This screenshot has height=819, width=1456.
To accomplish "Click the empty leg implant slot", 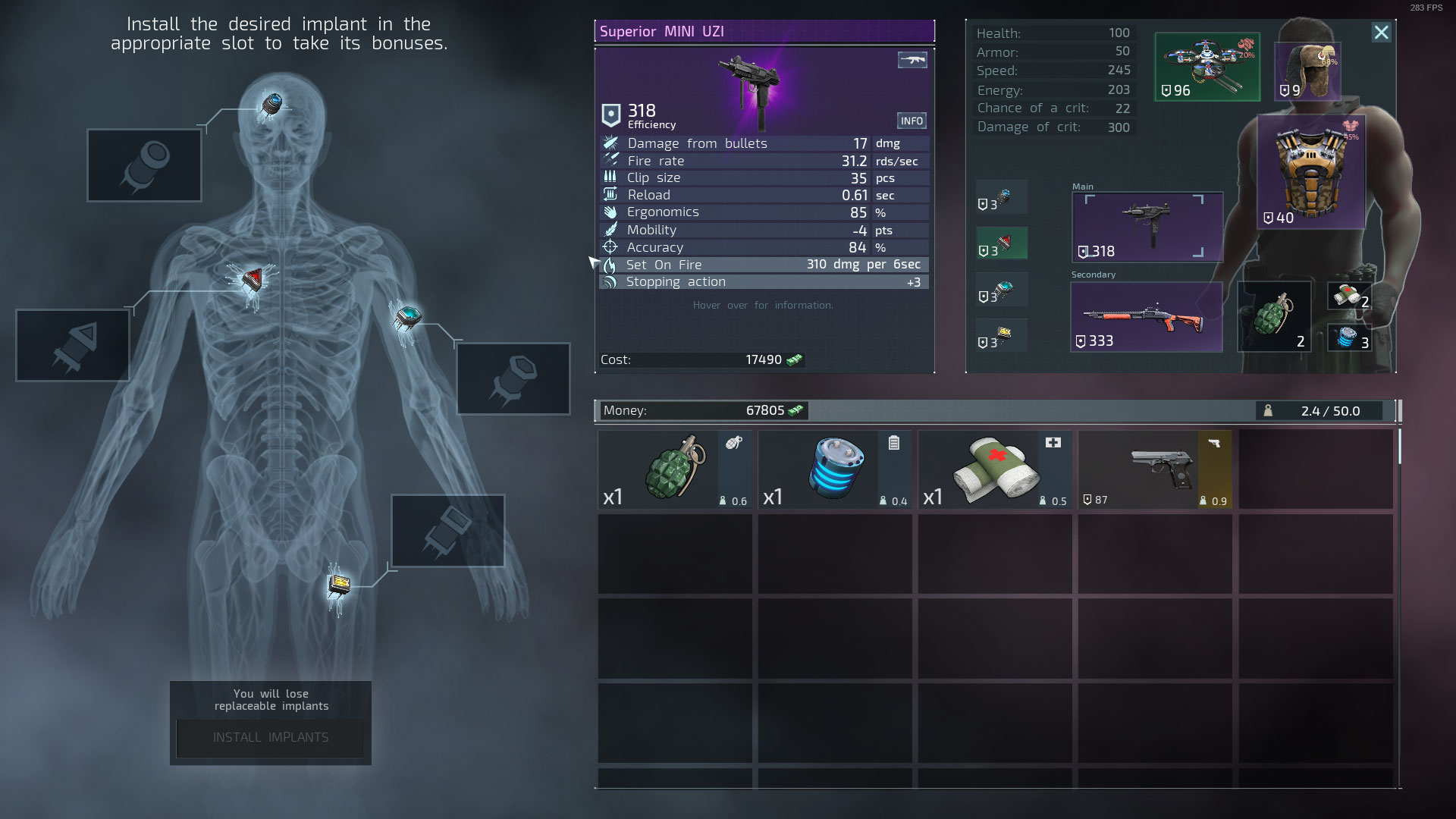I will (x=447, y=530).
